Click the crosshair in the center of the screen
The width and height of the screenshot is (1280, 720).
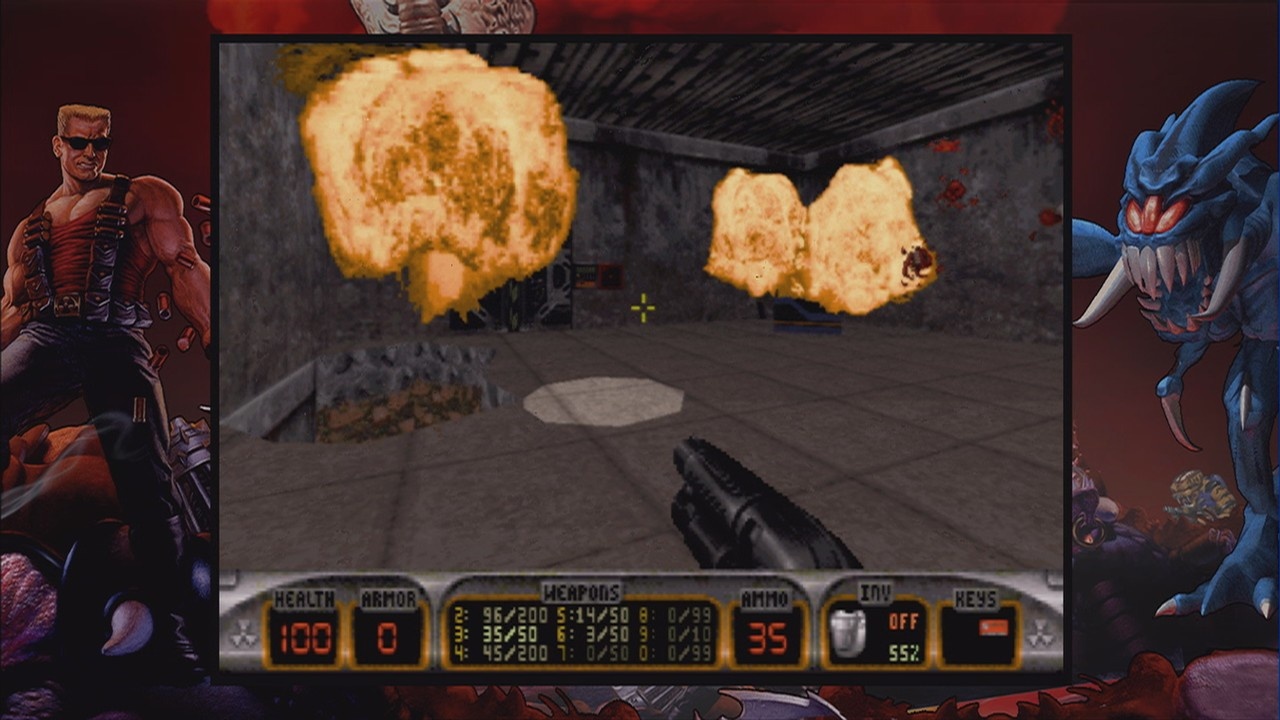[x=644, y=308]
